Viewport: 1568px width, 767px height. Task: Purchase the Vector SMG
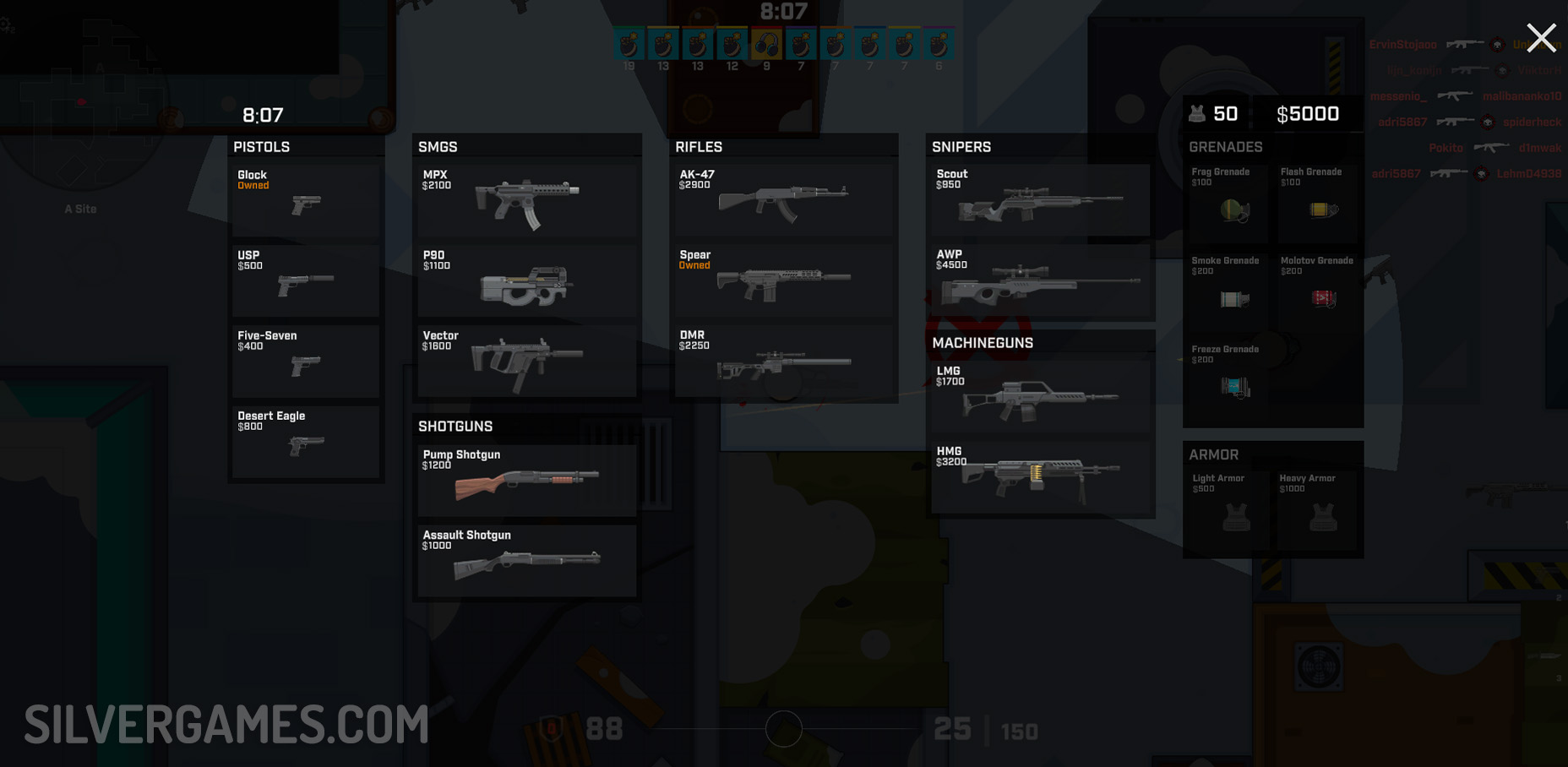tap(526, 362)
